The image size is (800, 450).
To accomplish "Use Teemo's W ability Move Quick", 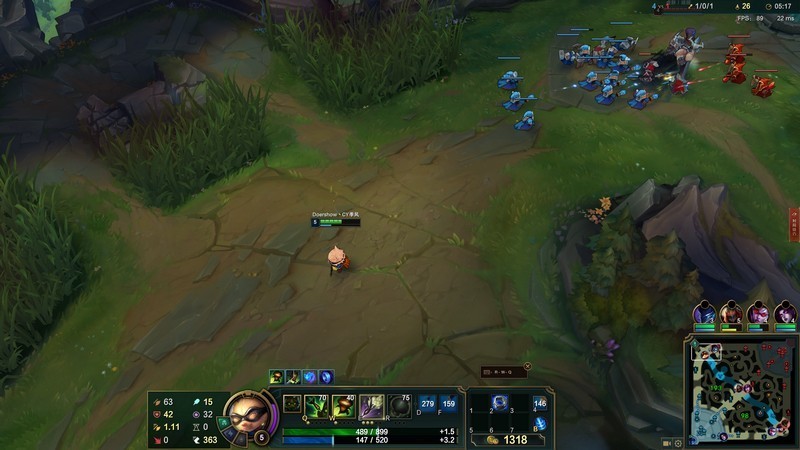I will (344, 405).
